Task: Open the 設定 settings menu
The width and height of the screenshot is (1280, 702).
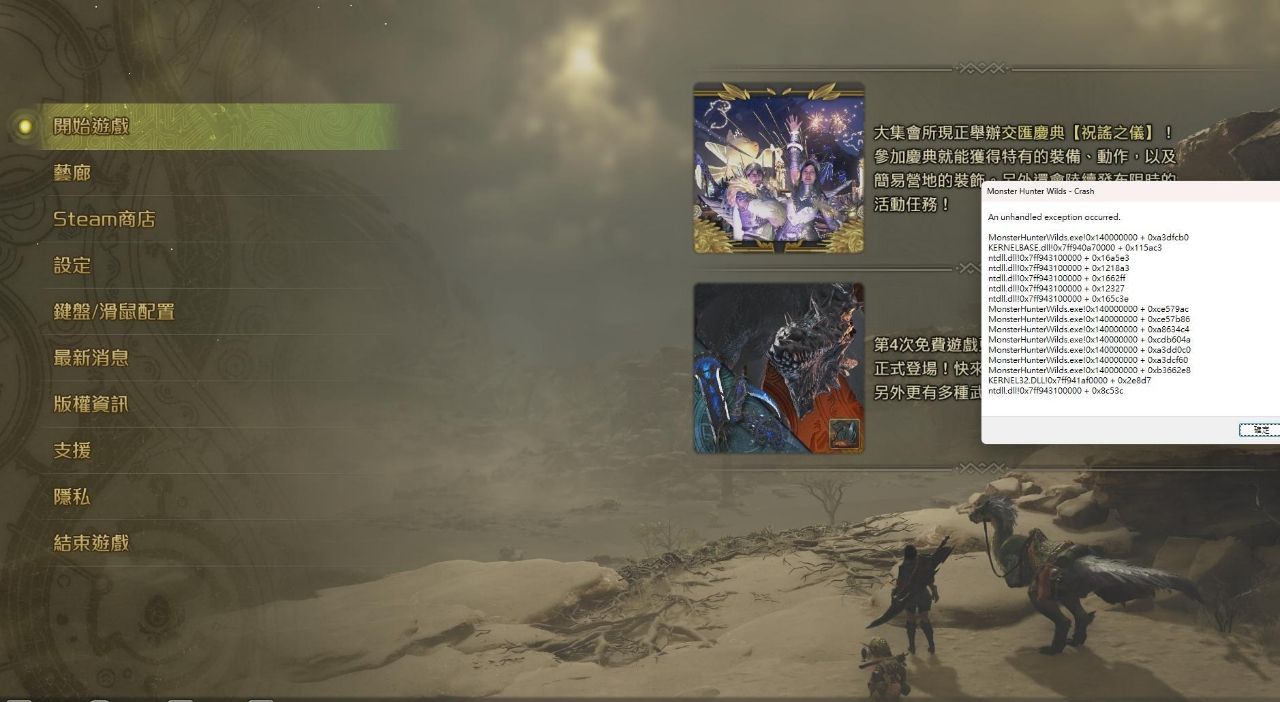Action: click(72, 265)
